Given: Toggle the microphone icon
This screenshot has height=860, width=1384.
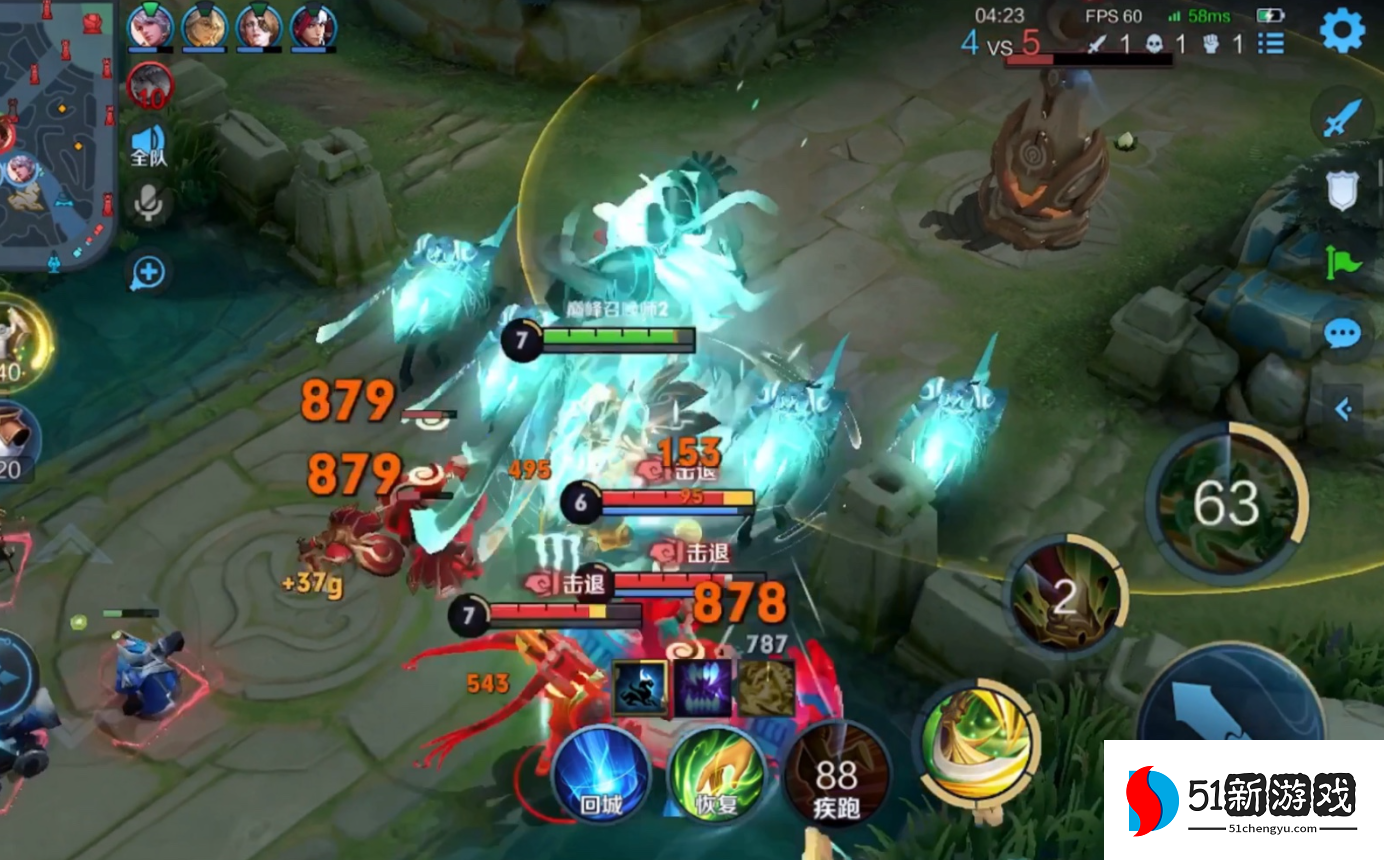Looking at the screenshot, I should (150, 203).
